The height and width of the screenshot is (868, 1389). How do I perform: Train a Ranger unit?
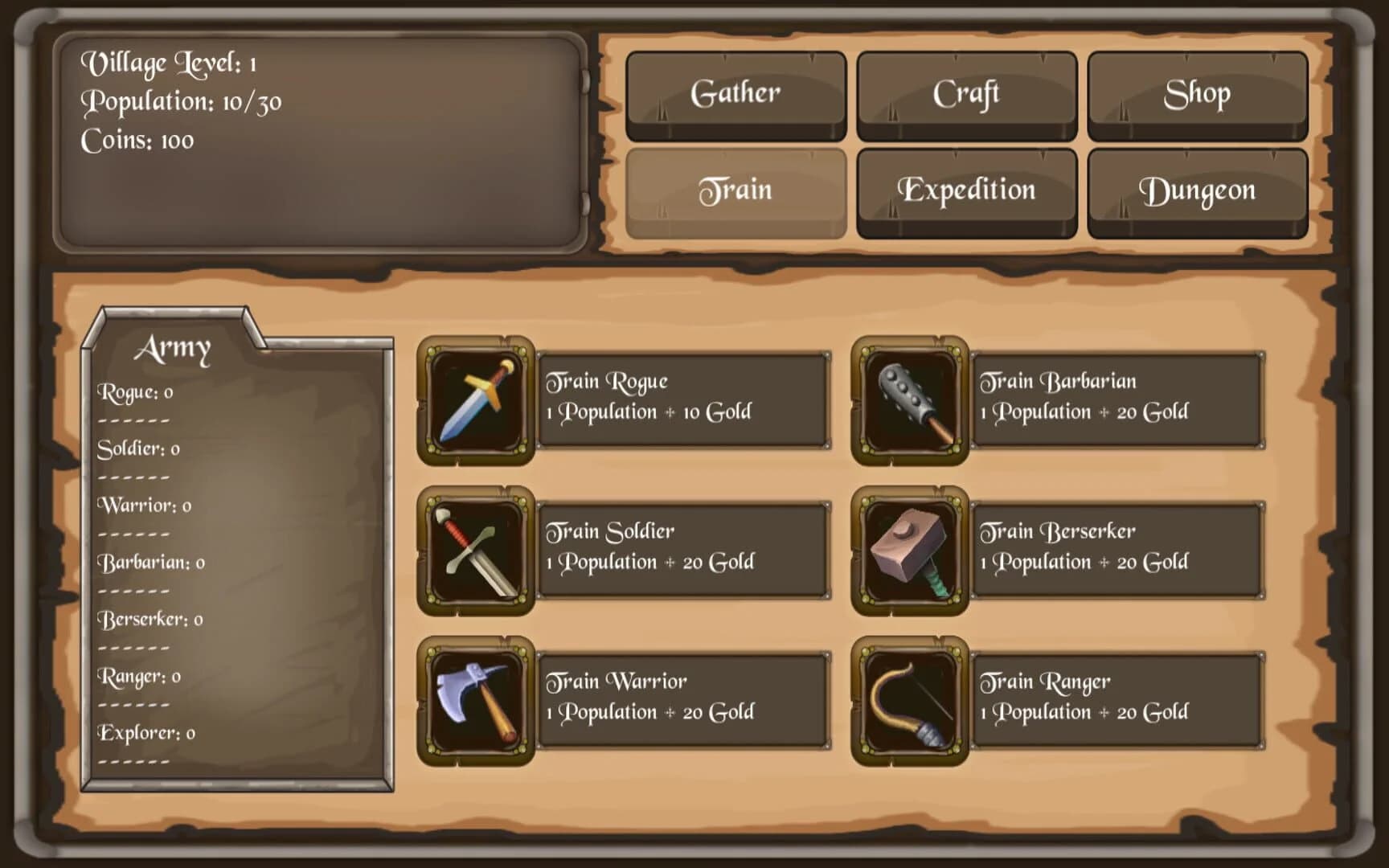click(1117, 698)
